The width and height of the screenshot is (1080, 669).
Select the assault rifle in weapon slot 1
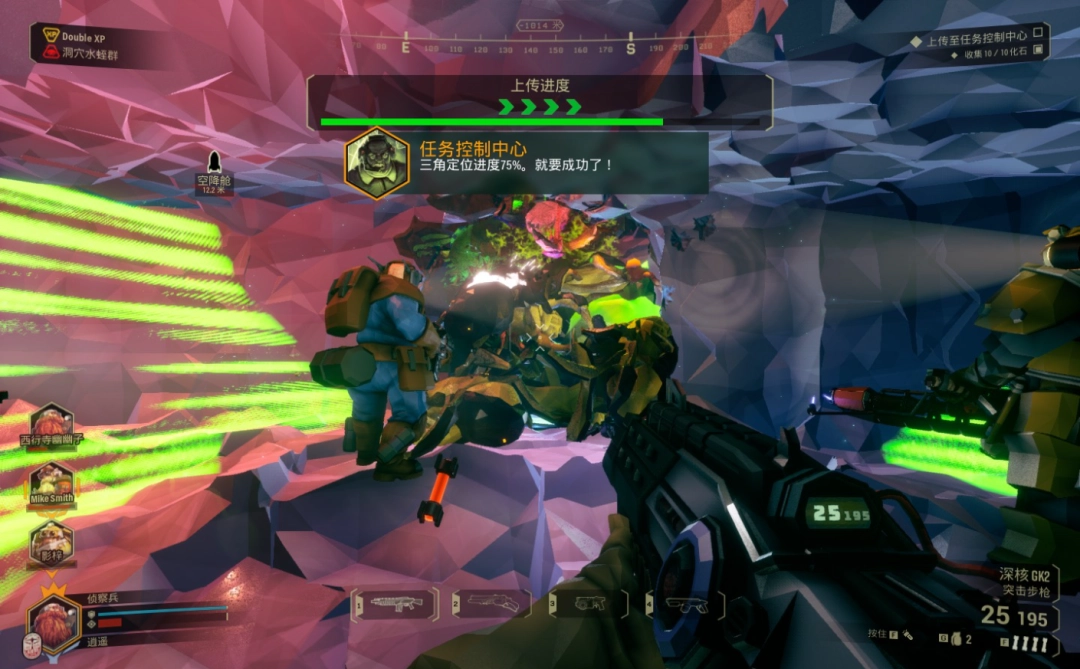394,603
